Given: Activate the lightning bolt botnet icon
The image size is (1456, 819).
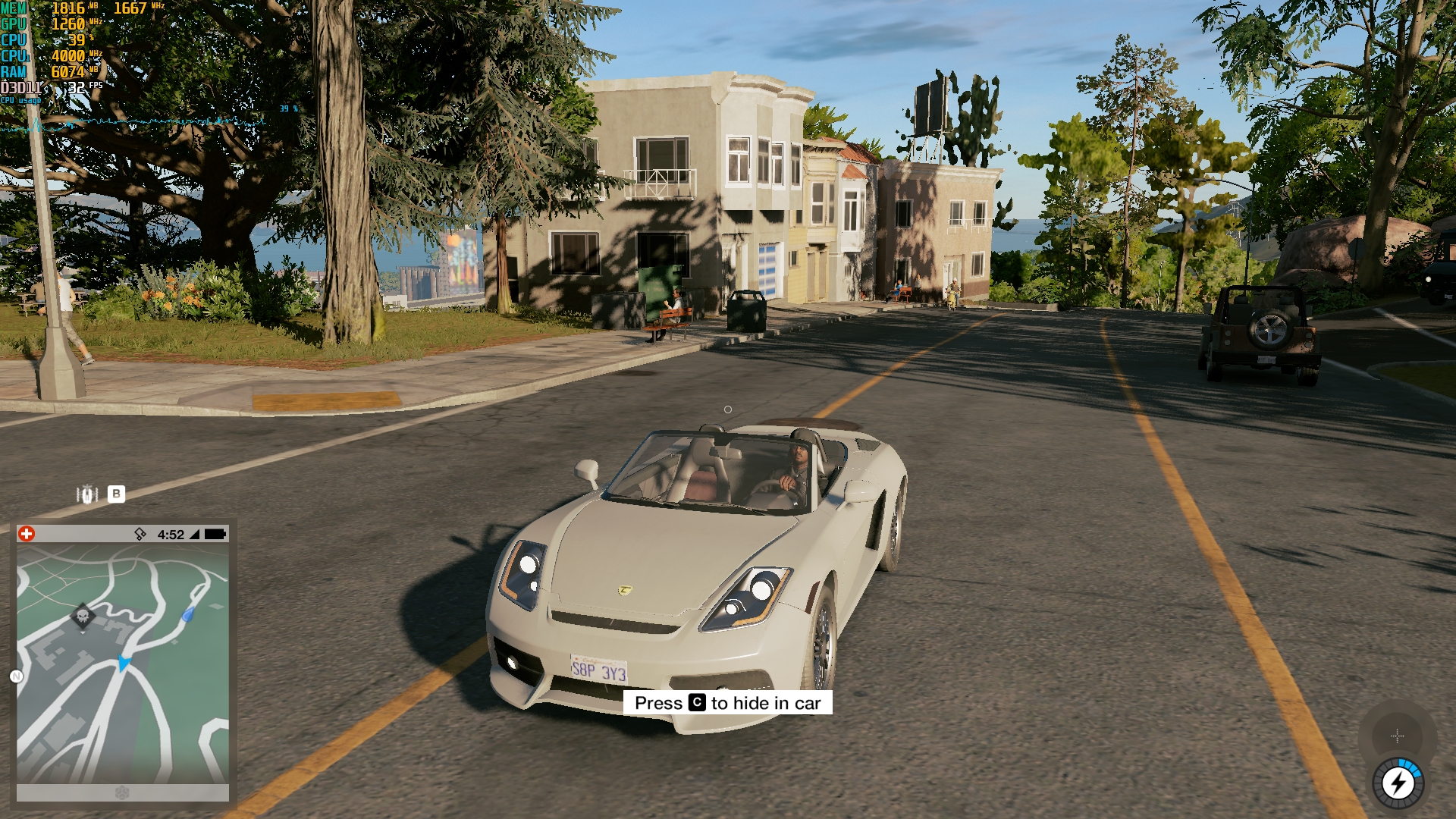Looking at the screenshot, I should click(1398, 783).
